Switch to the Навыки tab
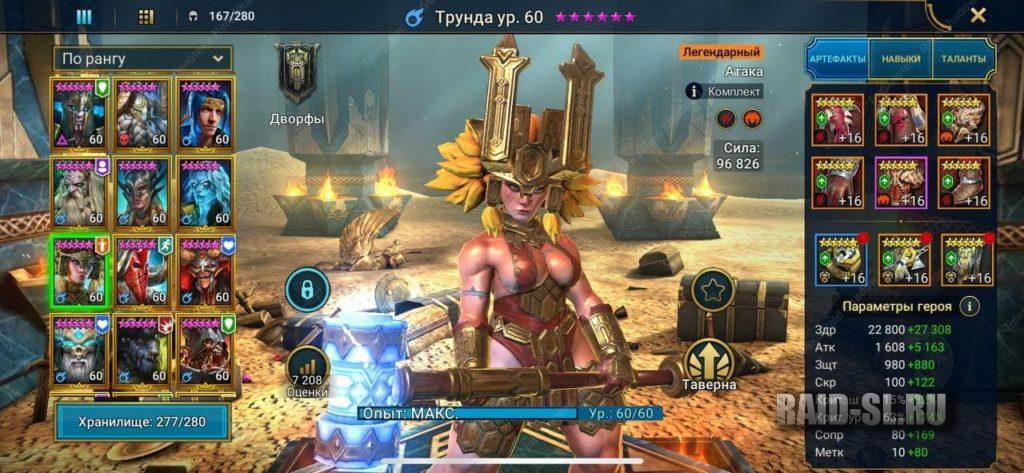Screen dimensions: 1024x473 coord(900,59)
